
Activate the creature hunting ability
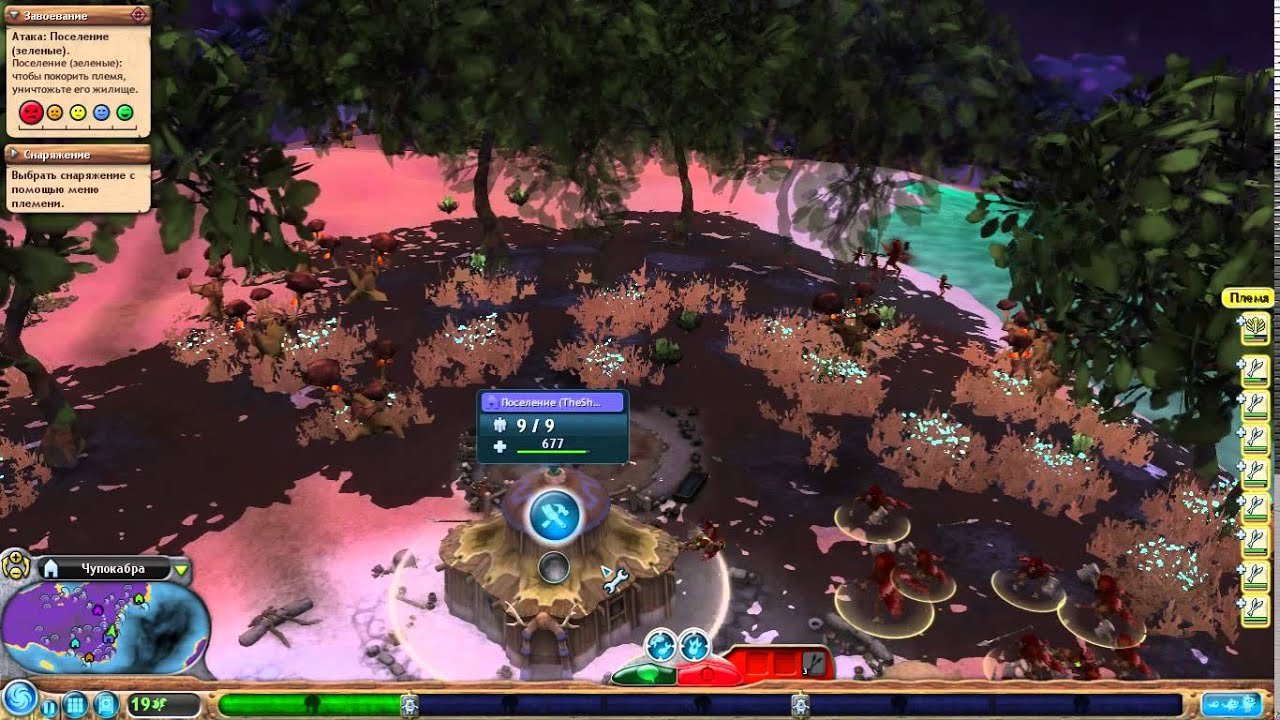[694, 645]
